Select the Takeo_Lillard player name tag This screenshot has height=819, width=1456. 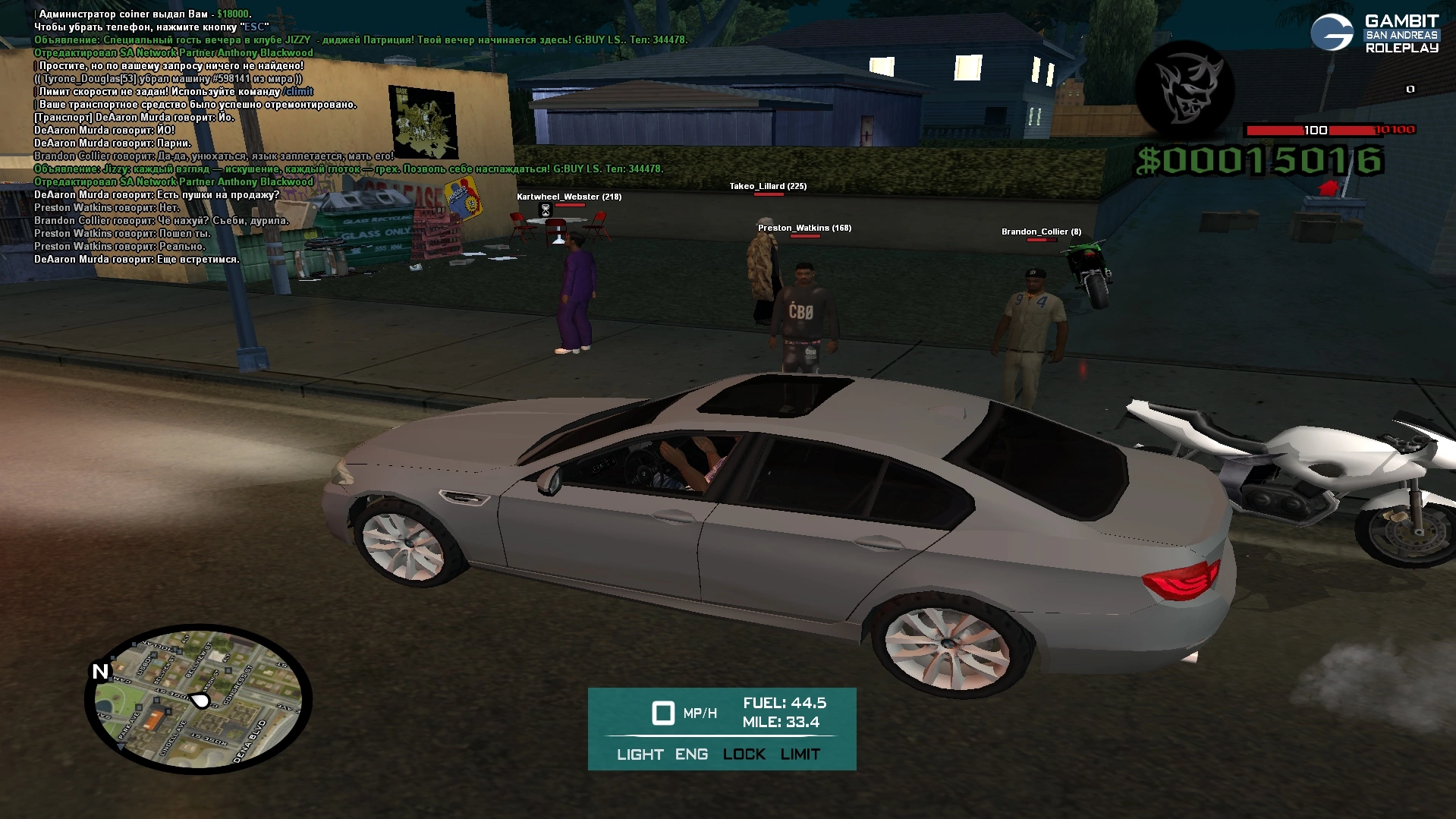click(768, 186)
